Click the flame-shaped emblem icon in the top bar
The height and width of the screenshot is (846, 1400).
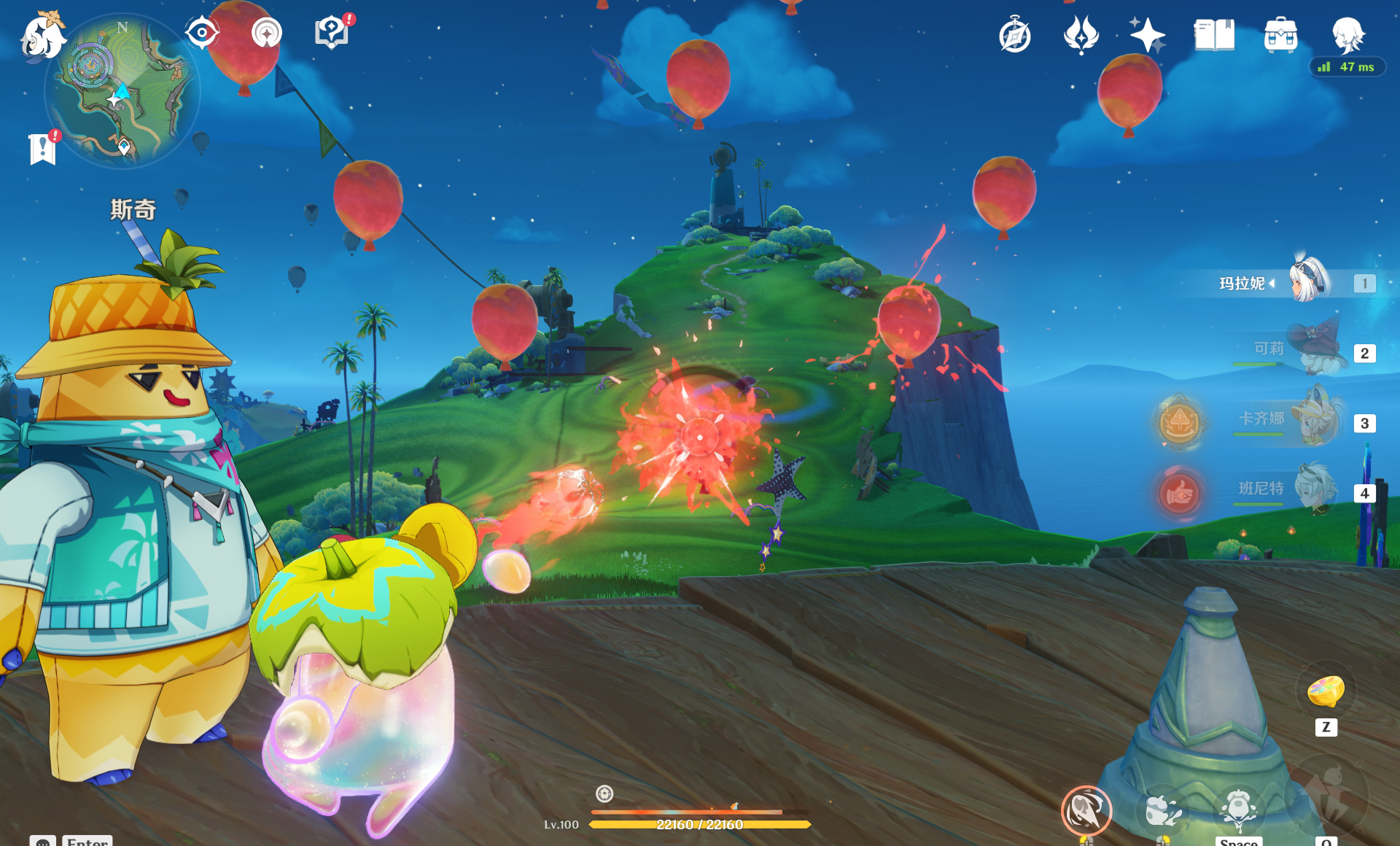(1081, 35)
